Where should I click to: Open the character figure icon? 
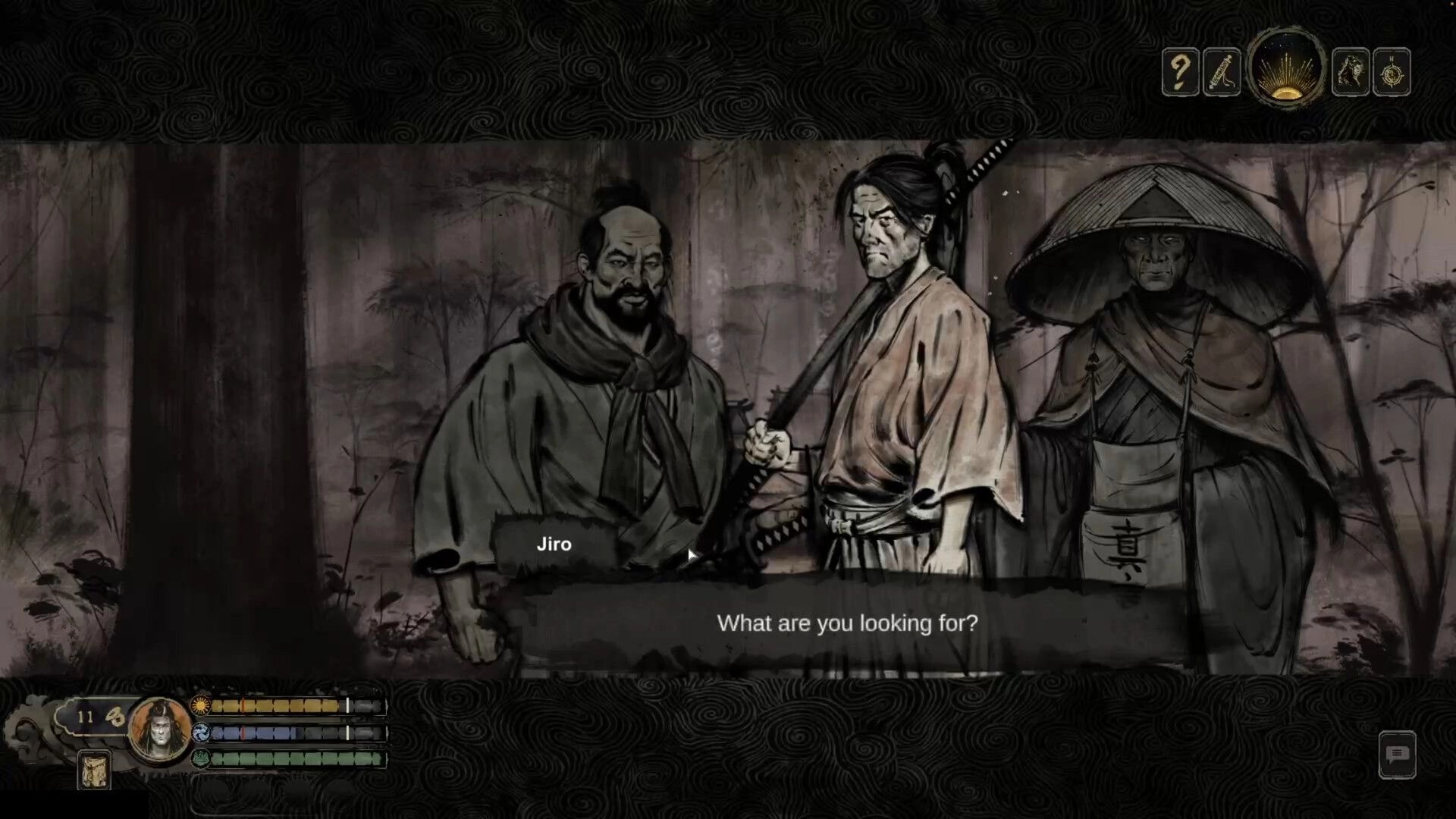coord(1349,72)
